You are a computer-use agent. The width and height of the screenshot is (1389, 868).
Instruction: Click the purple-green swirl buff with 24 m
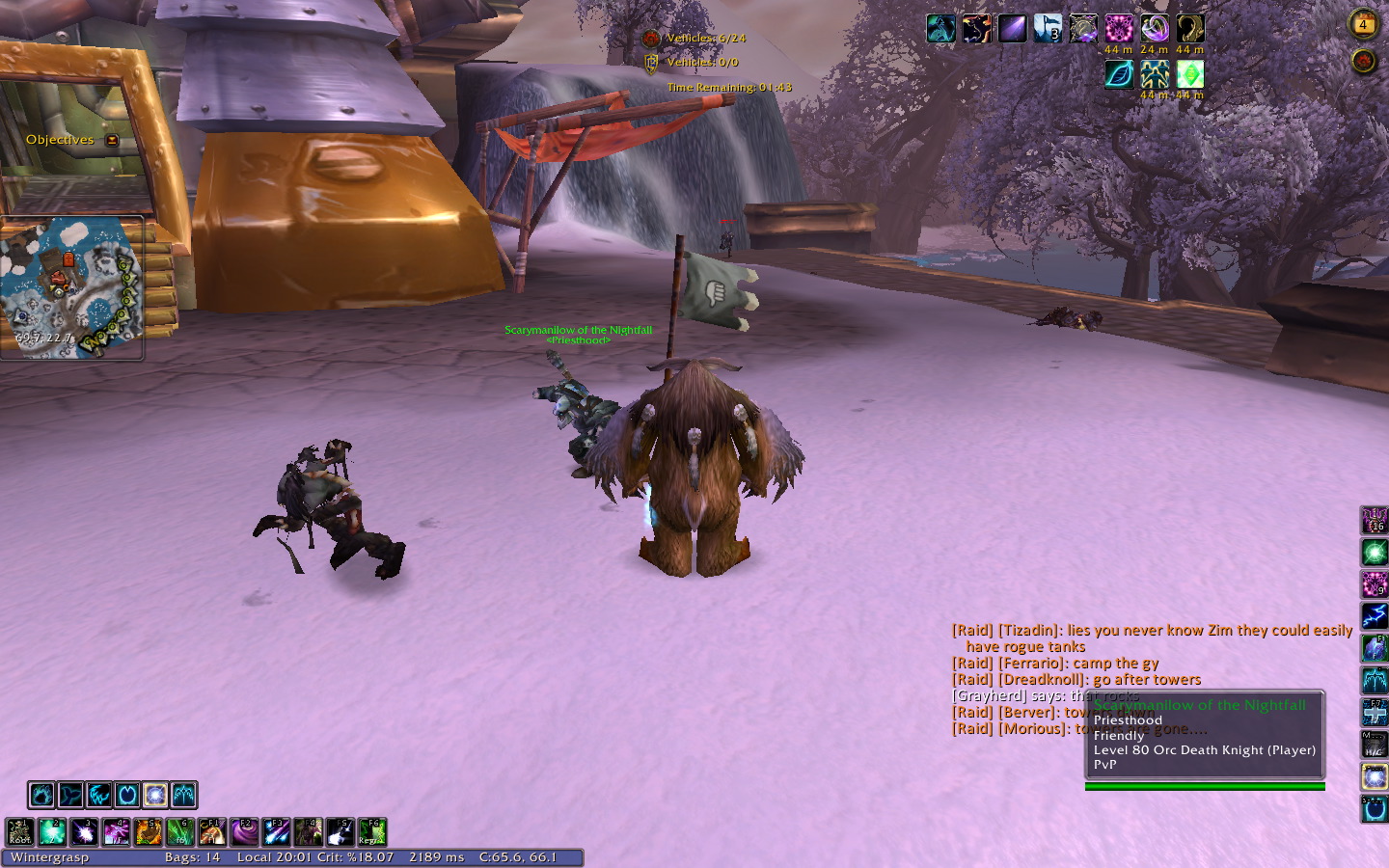pyautogui.click(x=1155, y=29)
